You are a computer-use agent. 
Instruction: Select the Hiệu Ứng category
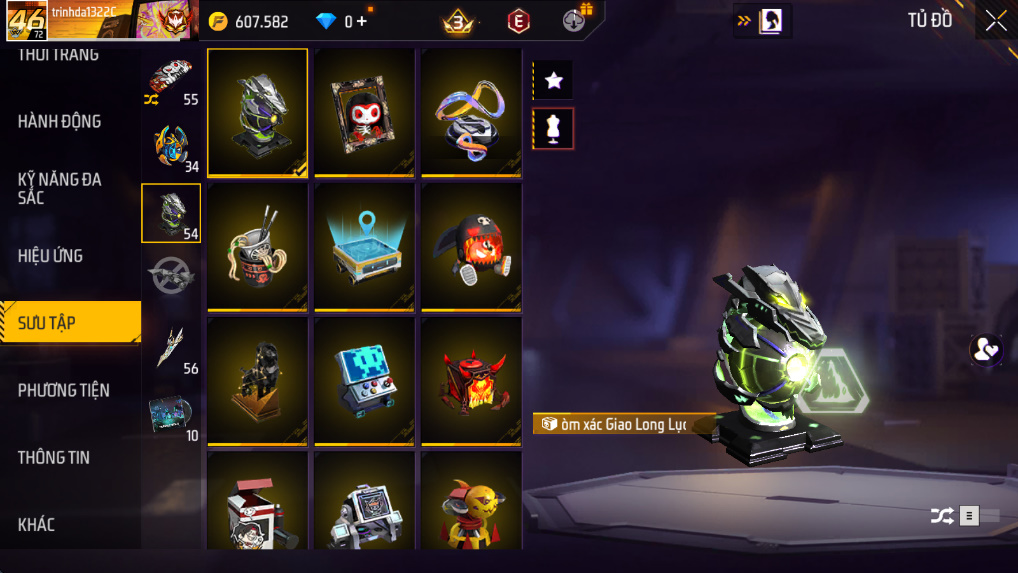(50, 255)
